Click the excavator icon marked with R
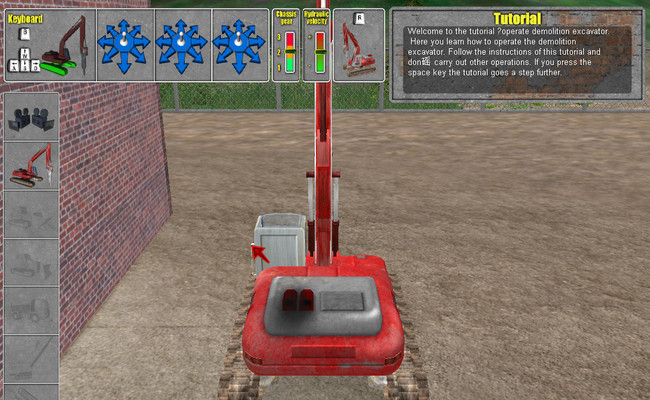This screenshot has height=400, width=650. 357,45
